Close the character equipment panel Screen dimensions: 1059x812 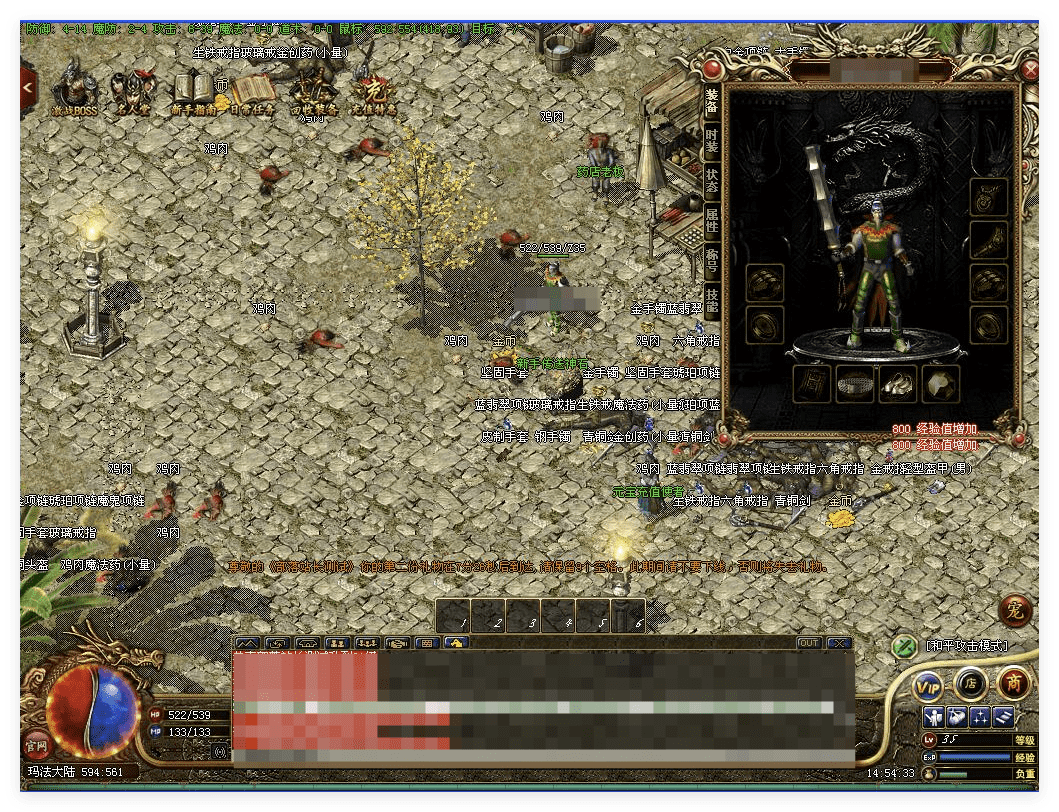(1030, 70)
